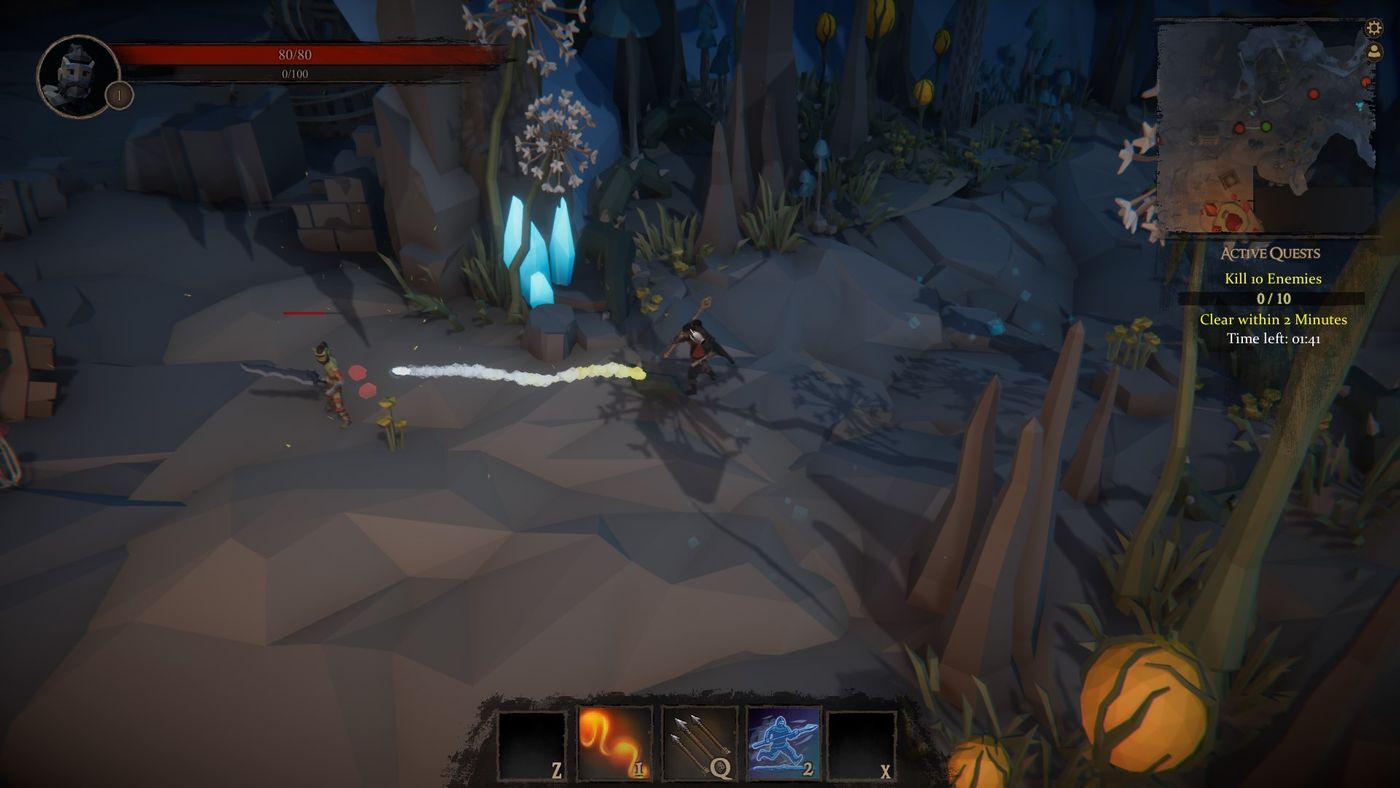
Task: Click the Time left: 01:41 countdown label
Action: [1272, 338]
